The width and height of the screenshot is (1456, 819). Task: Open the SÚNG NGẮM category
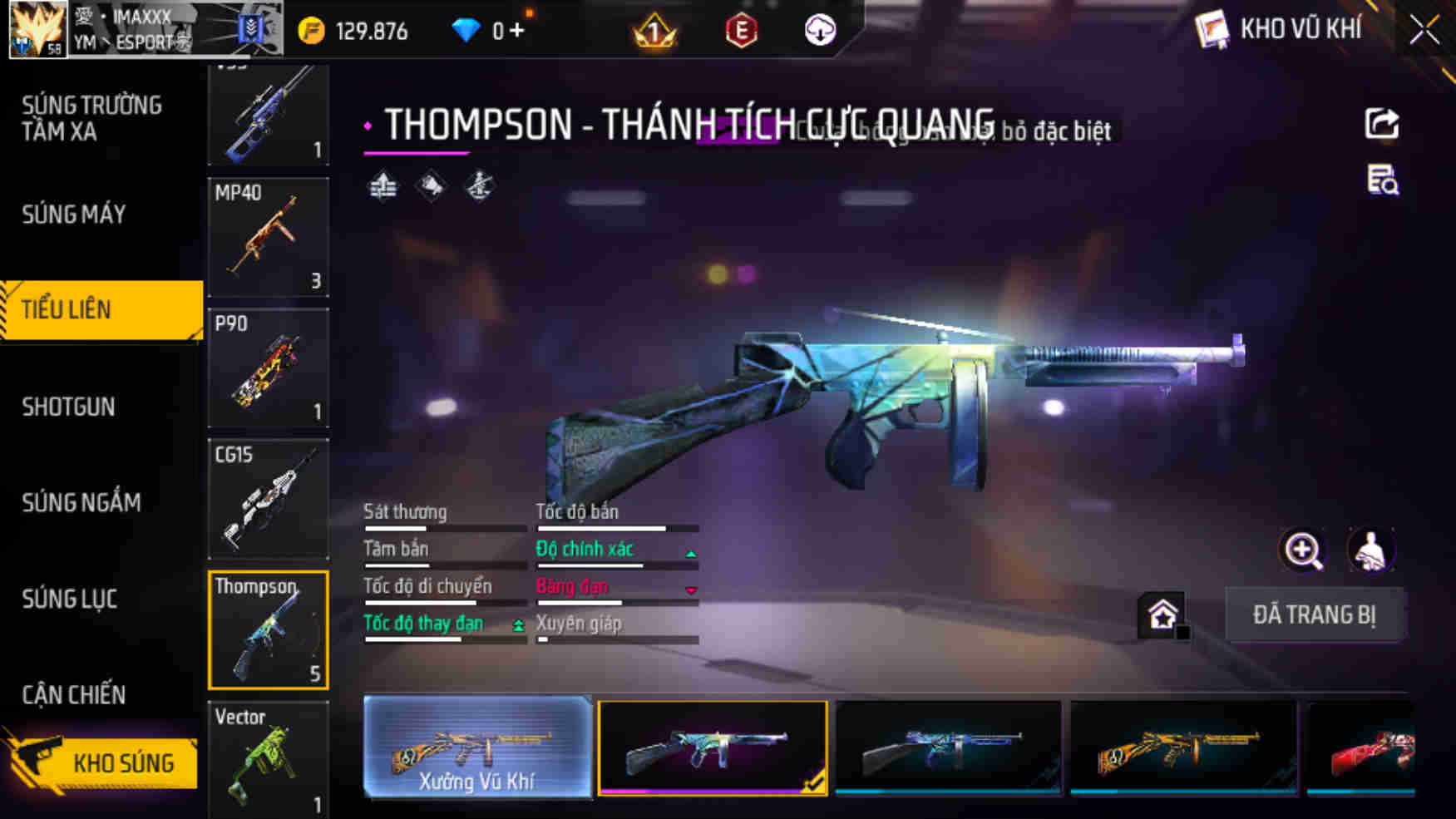click(80, 502)
